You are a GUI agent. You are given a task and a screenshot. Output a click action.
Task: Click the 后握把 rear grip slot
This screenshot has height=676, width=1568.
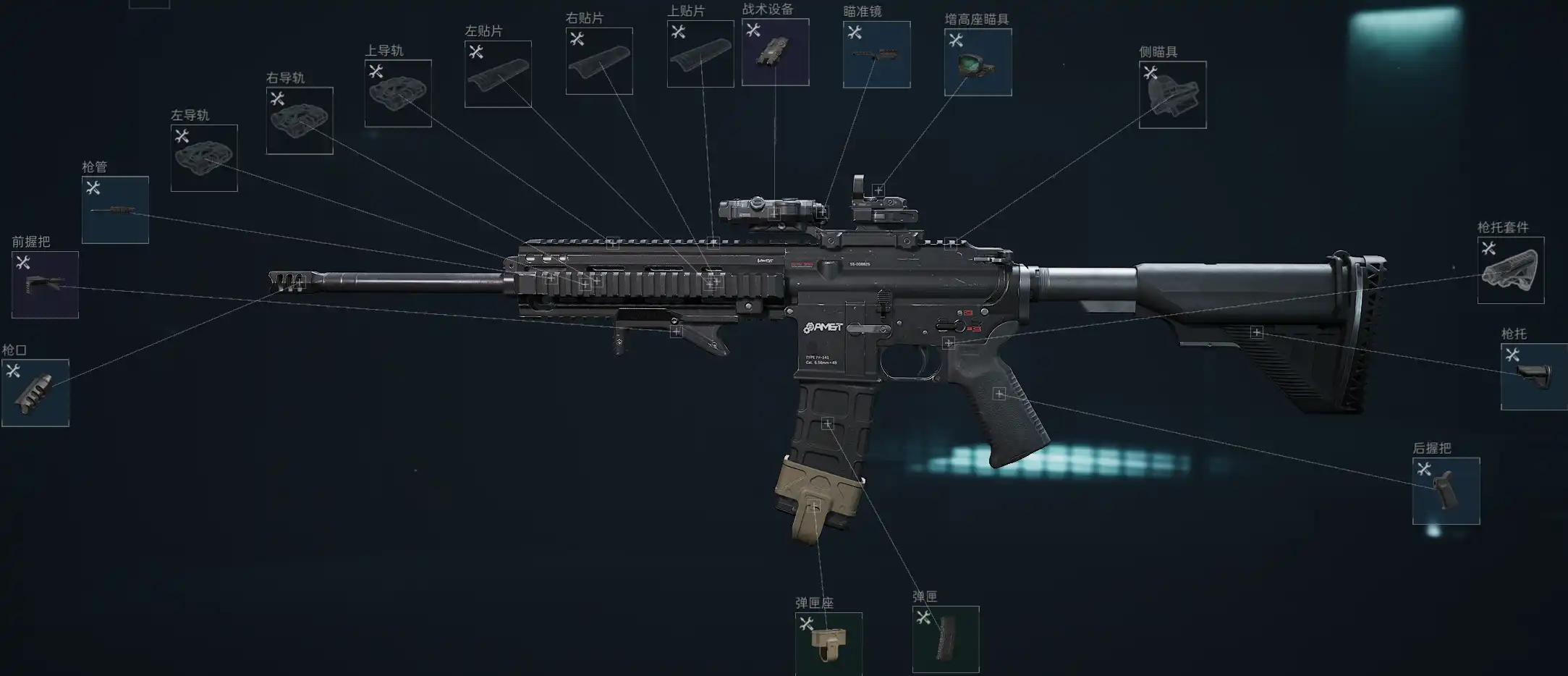click(1446, 491)
